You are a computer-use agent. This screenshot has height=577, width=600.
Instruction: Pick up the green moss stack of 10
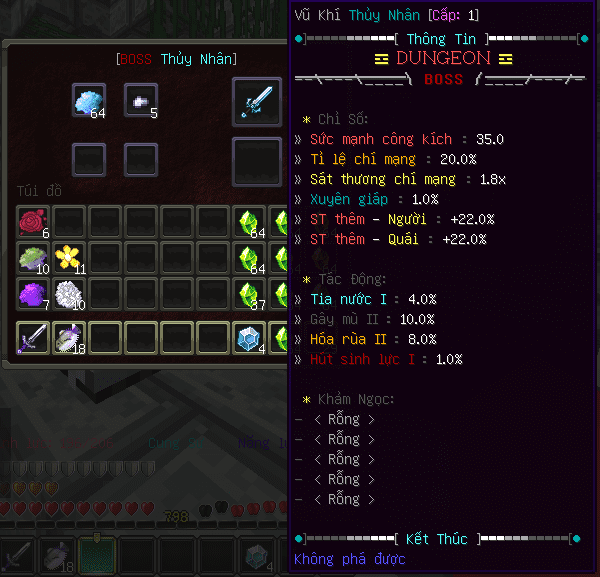click(x=33, y=258)
